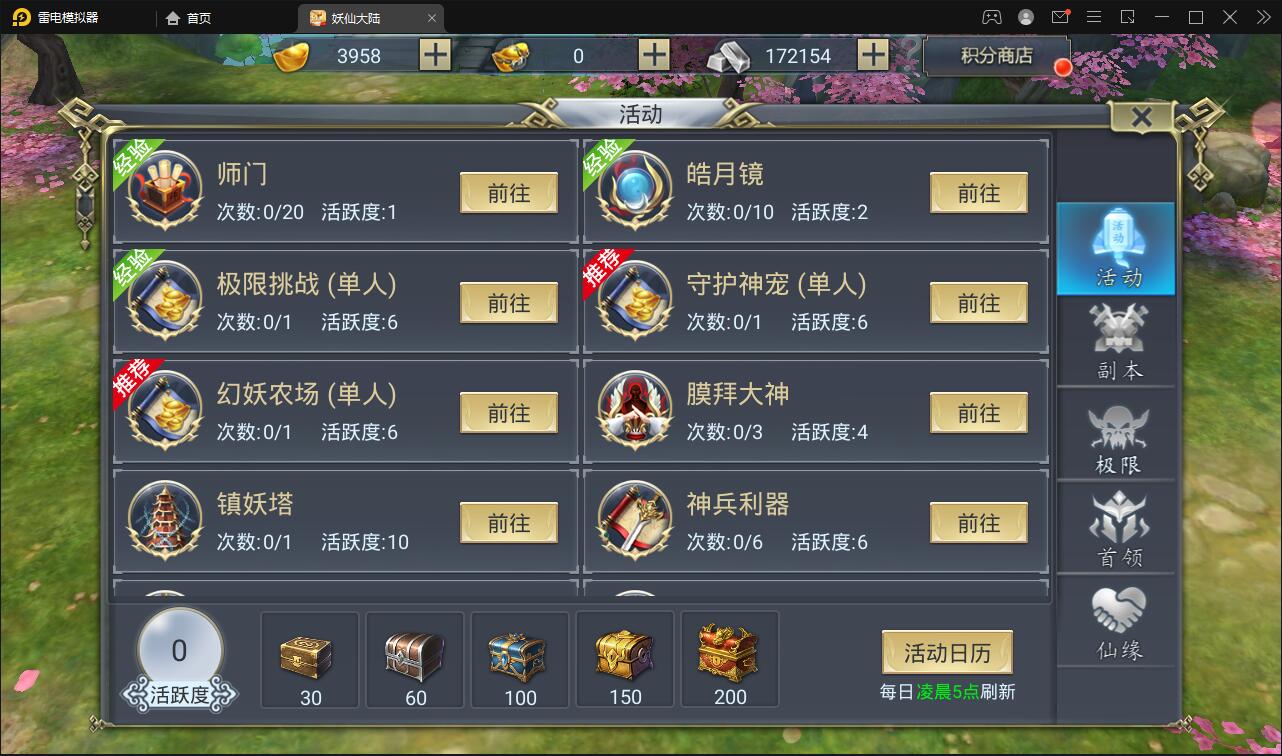This screenshot has width=1282, height=756.
Task: Open the 神兵利器 sword icon
Action: click(634, 520)
